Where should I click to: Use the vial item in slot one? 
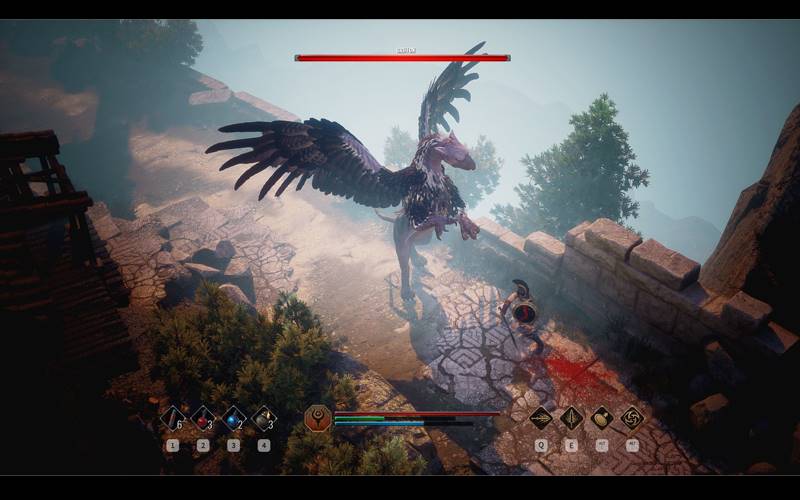(172, 418)
